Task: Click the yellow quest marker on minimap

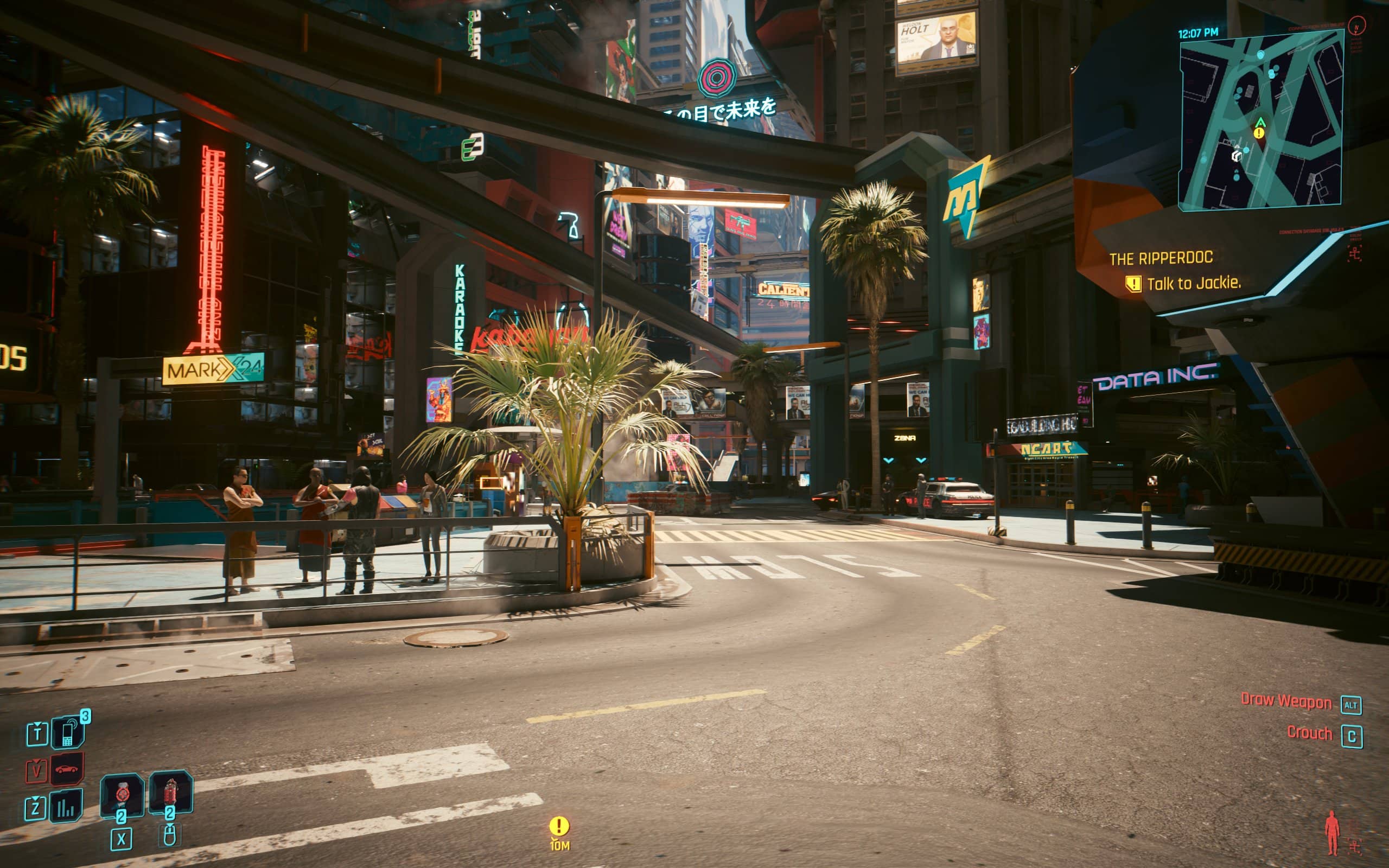Action: [x=1259, y=133]
